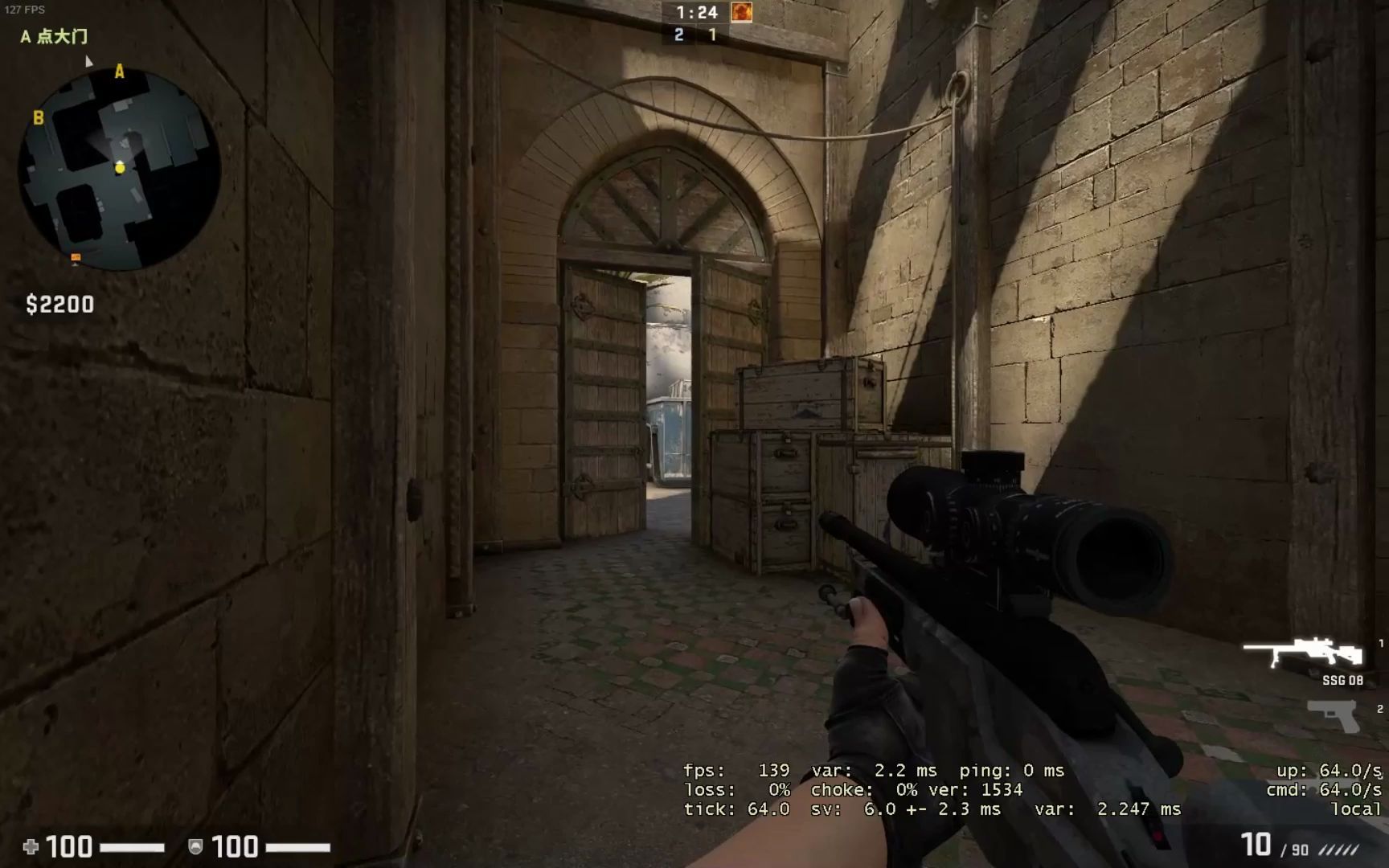This screenshot has height=868, width=1389.
Task: Click the bomb round icon on the scoreboard
Action: (x=740, y=14)
